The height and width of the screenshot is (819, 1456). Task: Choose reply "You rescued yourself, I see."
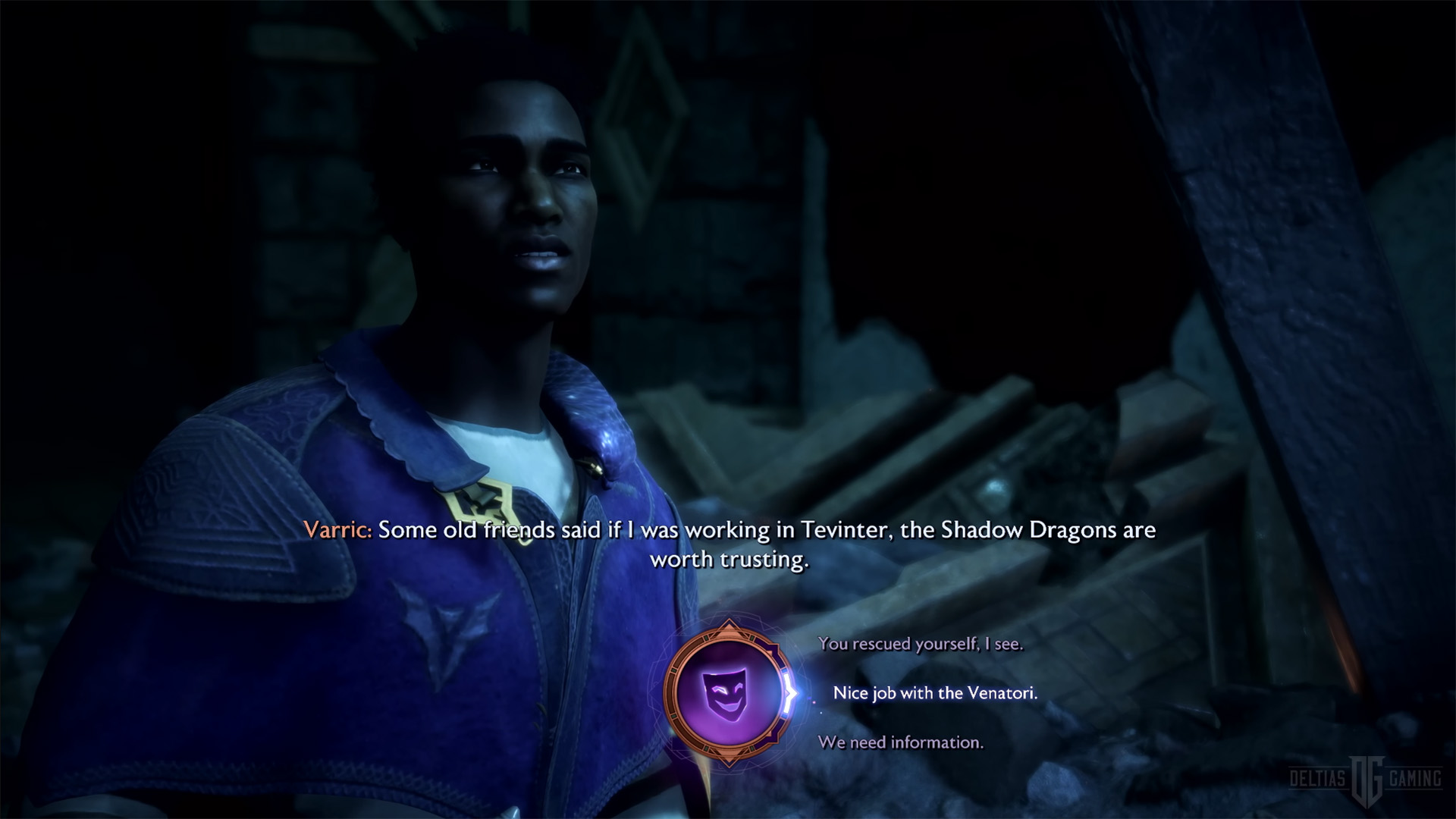[x=920, y=644]
